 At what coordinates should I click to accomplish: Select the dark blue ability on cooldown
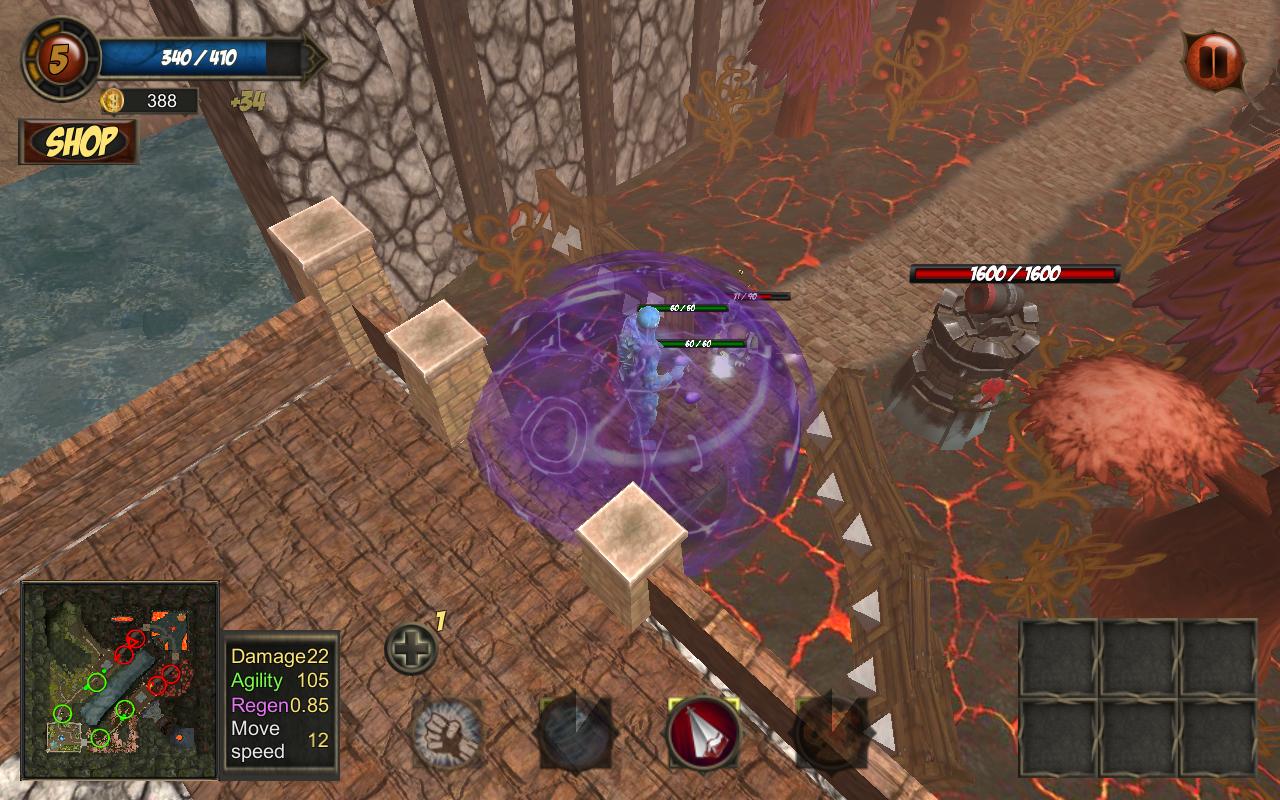click(575, 733)
